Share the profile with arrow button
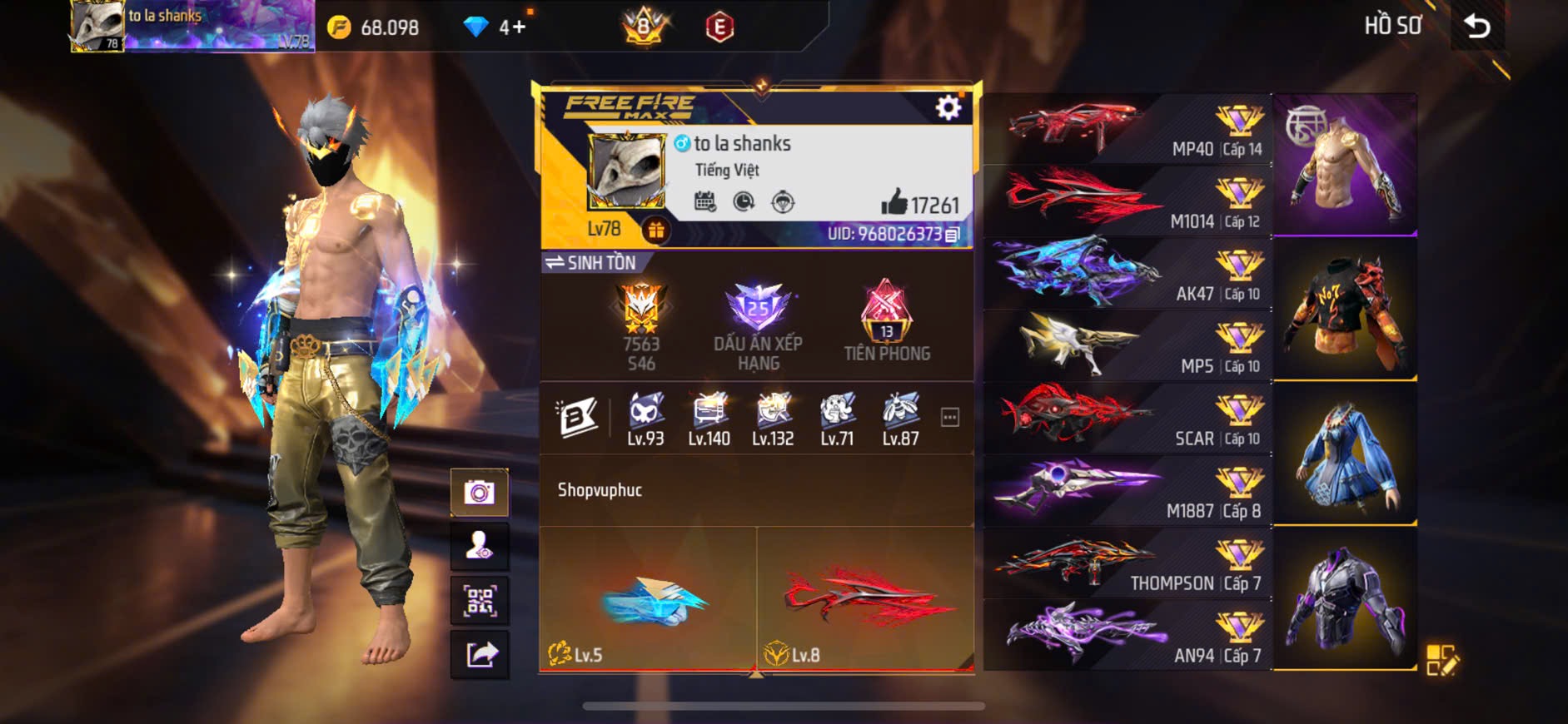Image resolution: width=1568 pixels, height=724 pixels. point(480,655)
